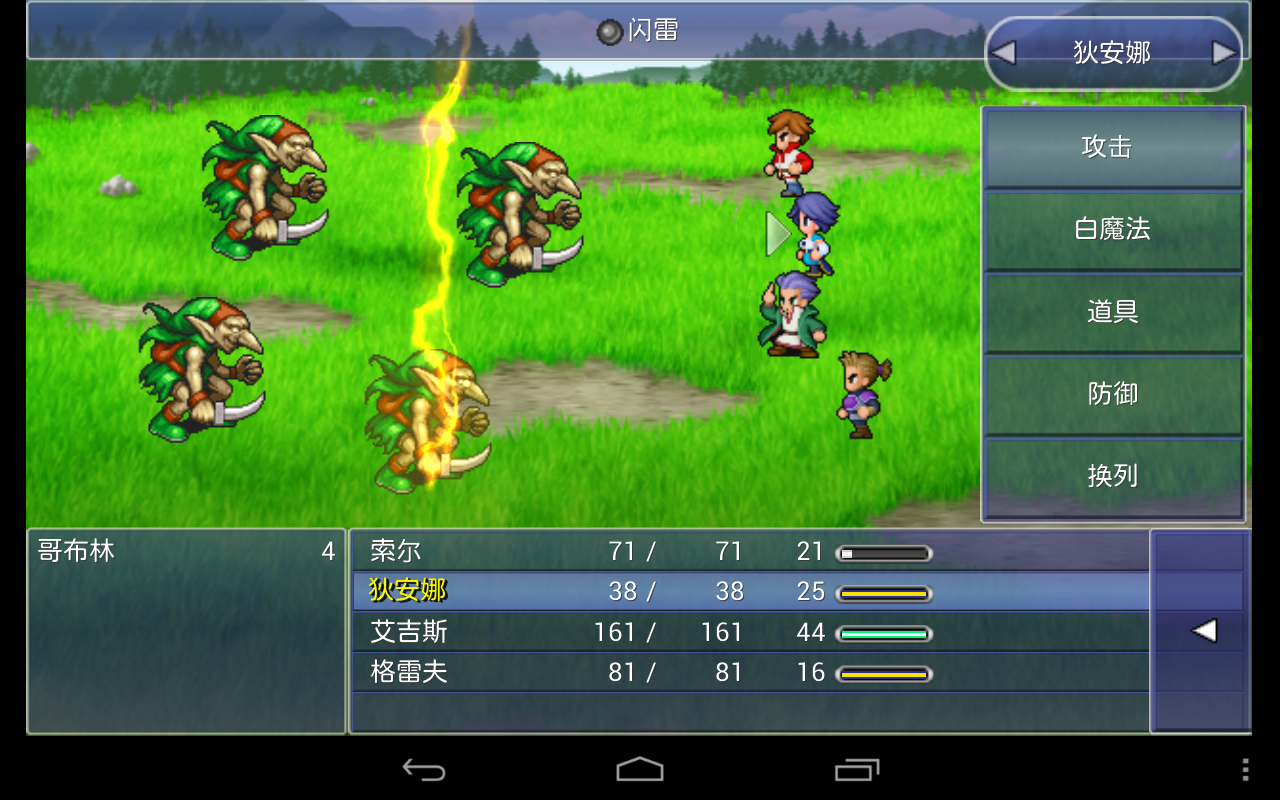The width and height of the screenshot is (1280, 800).
Task: Select 白魔法 from command menu
Action: coord(1113,231)
